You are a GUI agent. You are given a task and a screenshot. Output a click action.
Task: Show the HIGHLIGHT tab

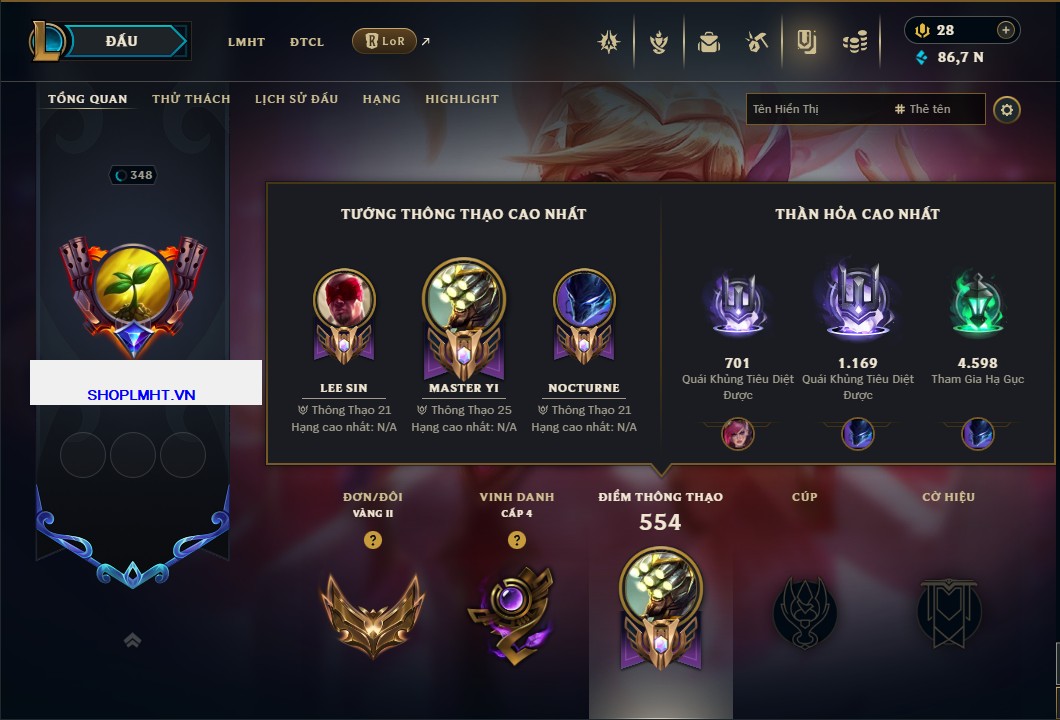(x=461, y=99)
